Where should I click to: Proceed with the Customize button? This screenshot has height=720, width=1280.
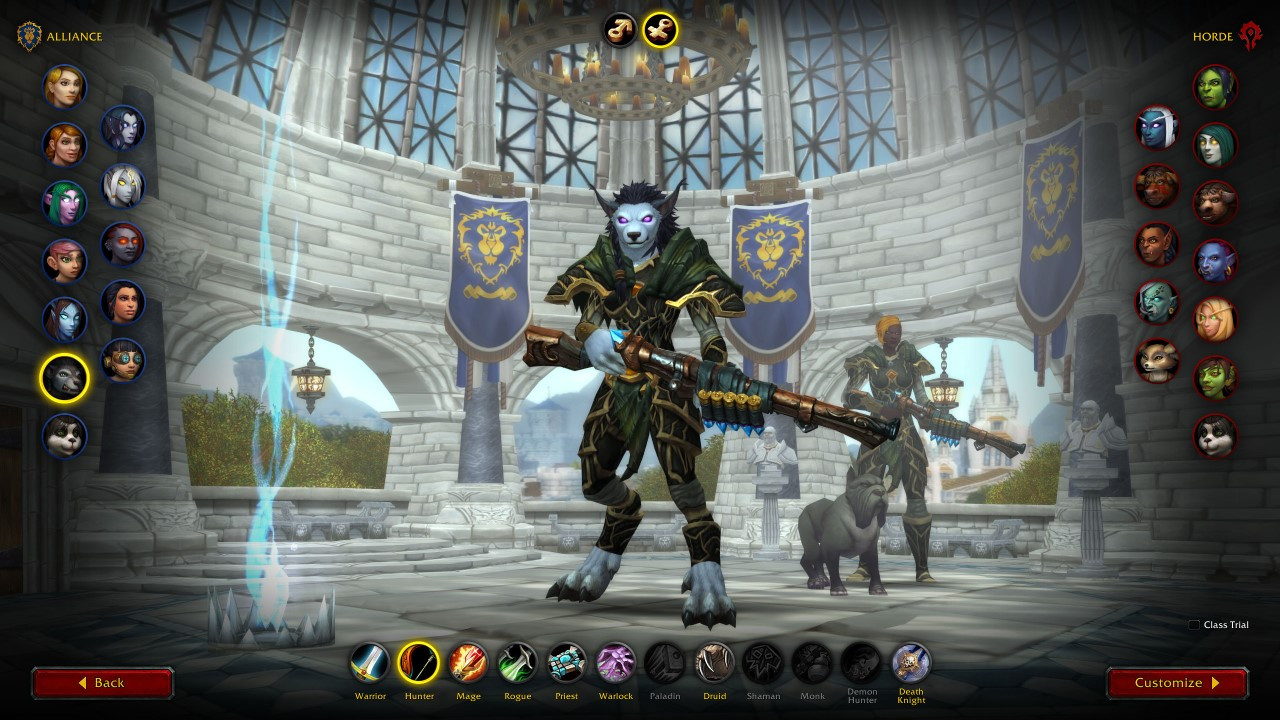click(1177, 683)
